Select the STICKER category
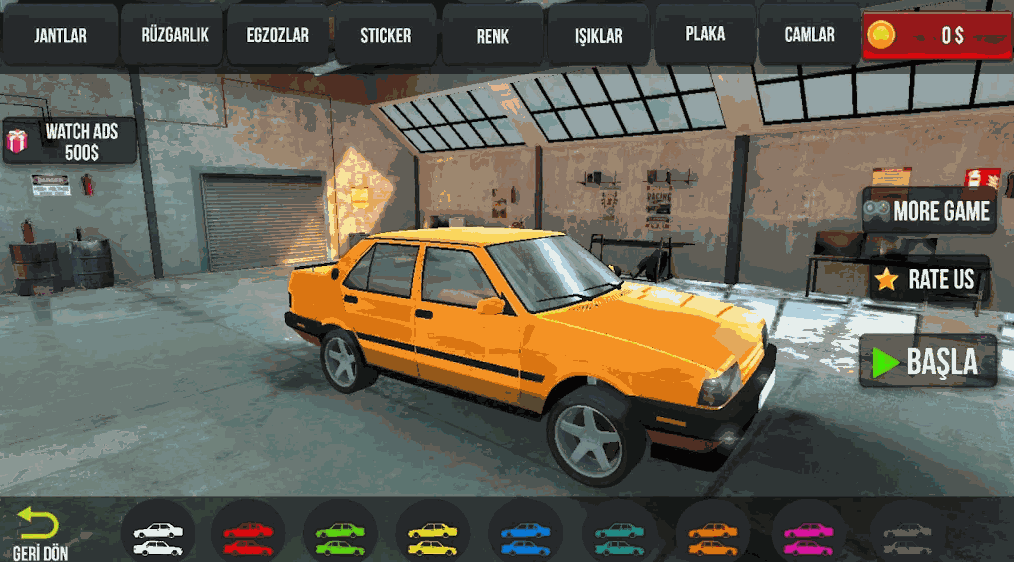Viewport: 1014px width, 562px height. tap(386, 36)
